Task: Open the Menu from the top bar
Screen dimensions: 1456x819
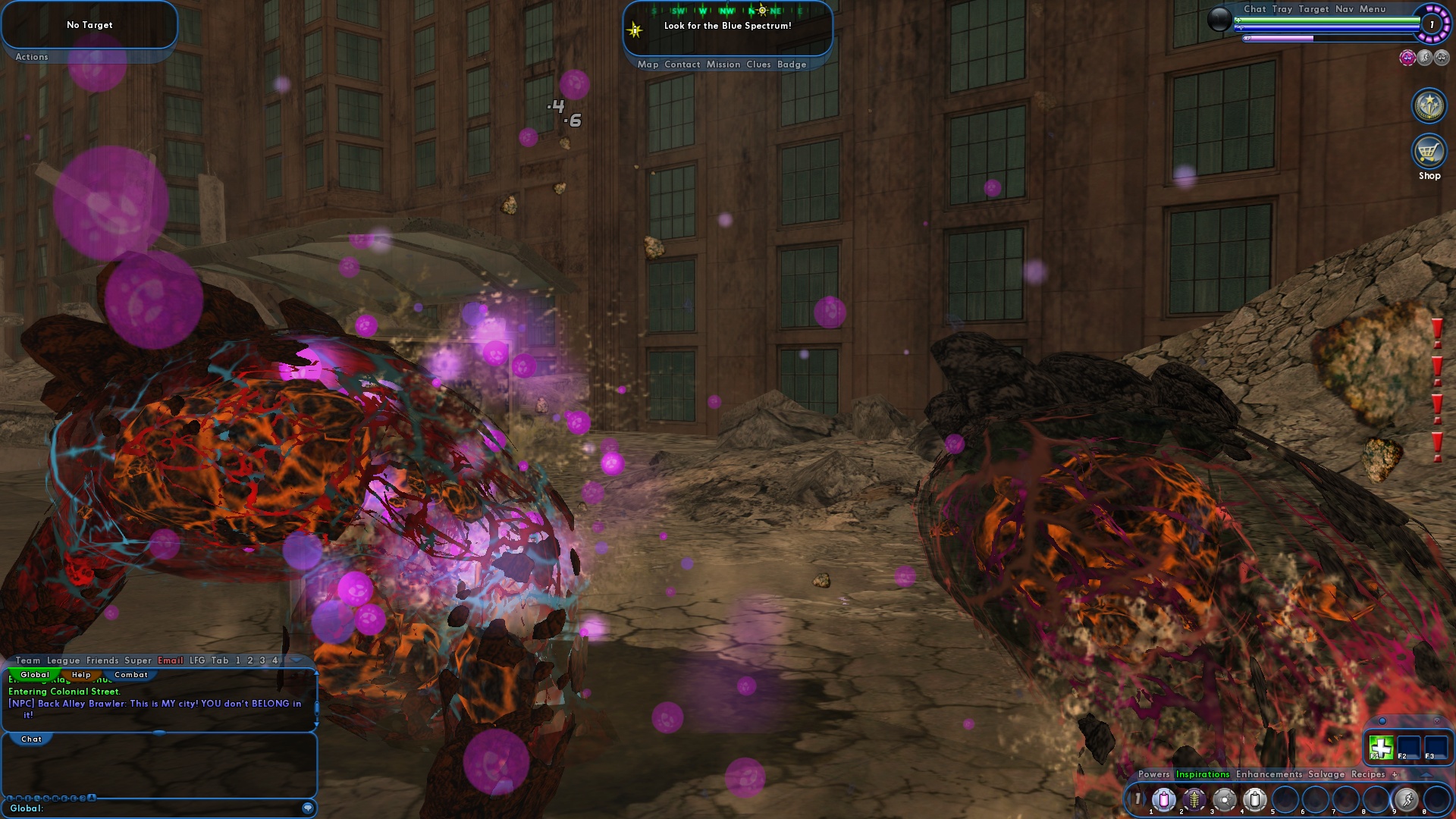Action: click(x=1372, y=9)
